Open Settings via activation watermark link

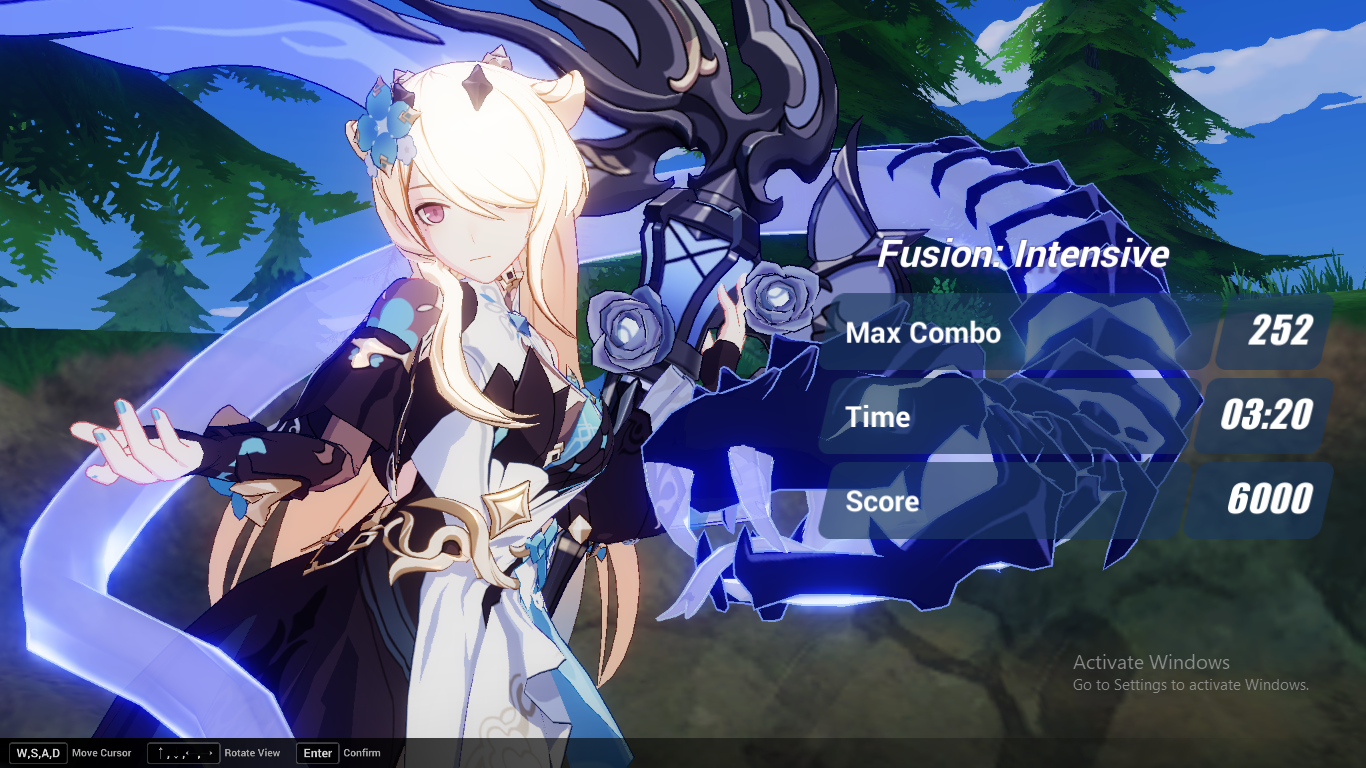(1192, 685)
